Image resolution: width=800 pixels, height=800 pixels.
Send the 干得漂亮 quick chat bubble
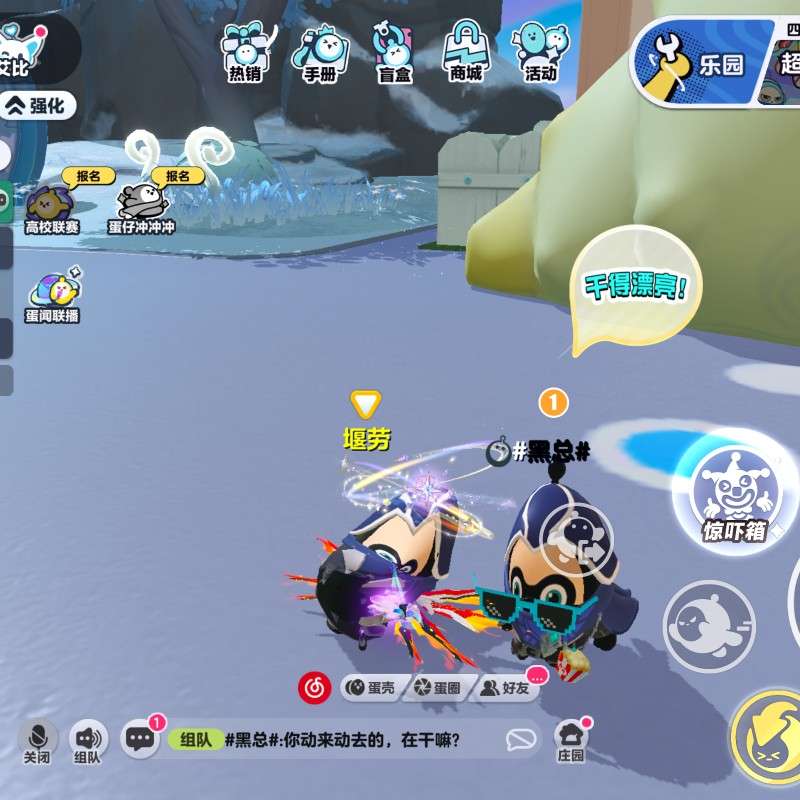(634, 288)
